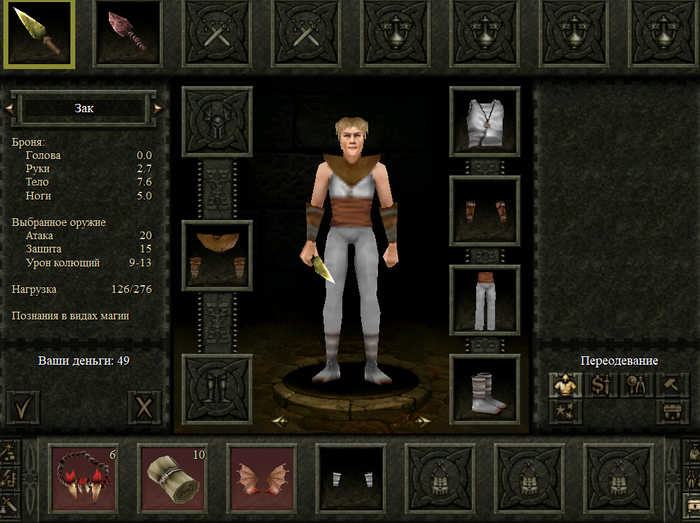This screenshot has height=523, width=700.
Task: Select the equipped white trousers slot
Action: tap(485, 299)
